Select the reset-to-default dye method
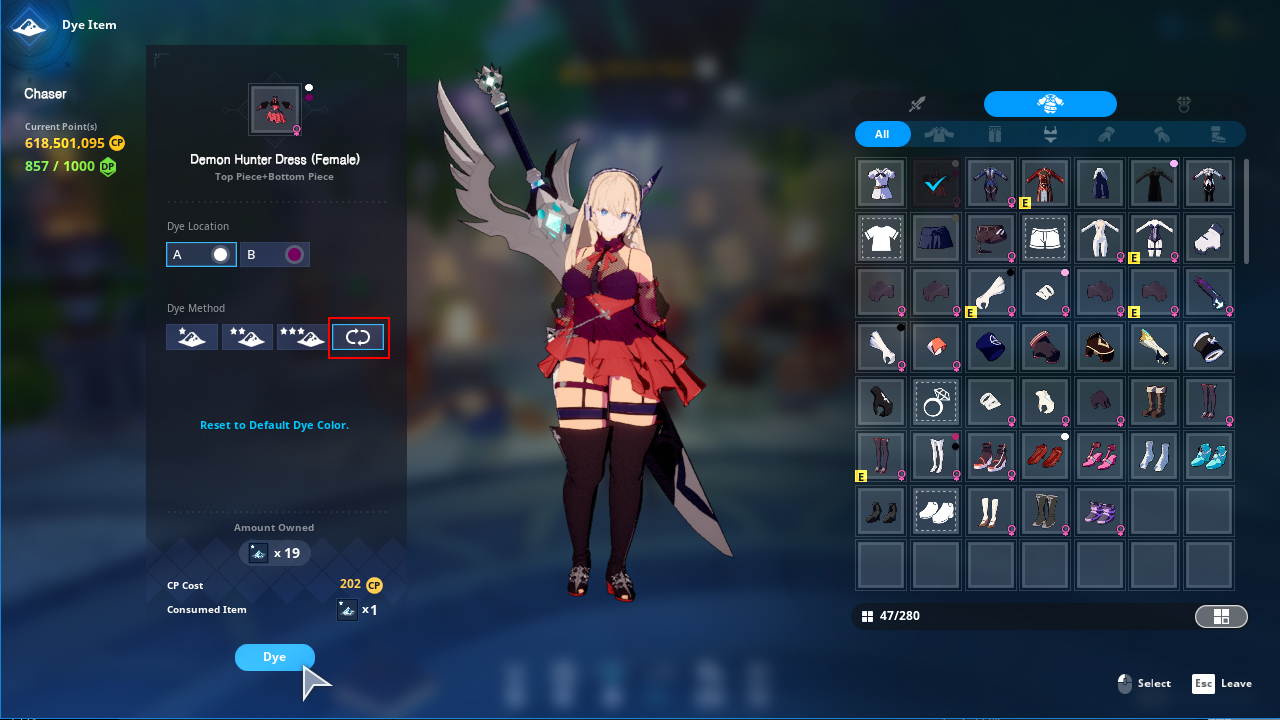 tap(358, 337)
